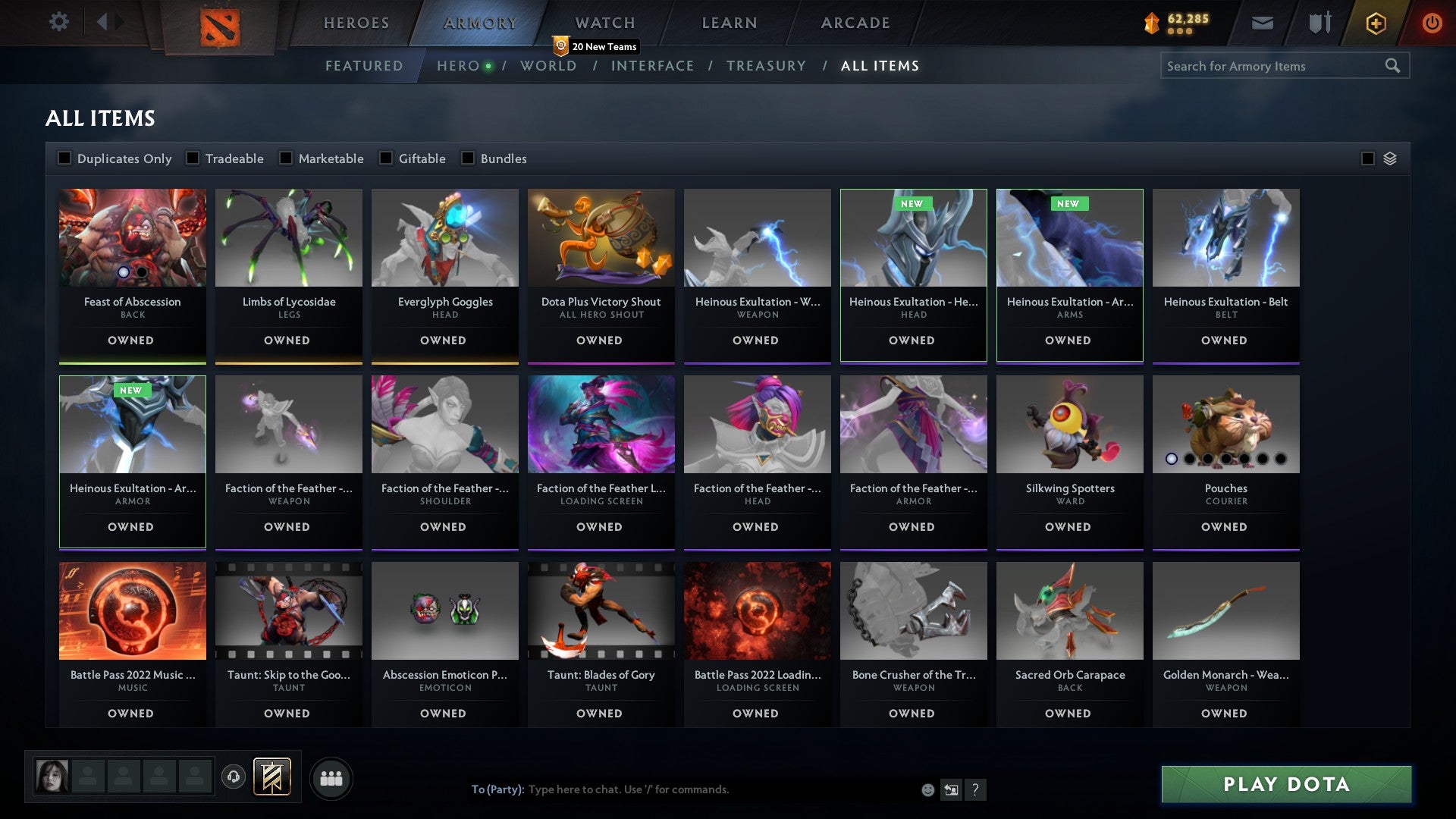The width and height of the screenshot is (1456, 819).
Task: Switch to the TREASURY tab
Action: 767,66
